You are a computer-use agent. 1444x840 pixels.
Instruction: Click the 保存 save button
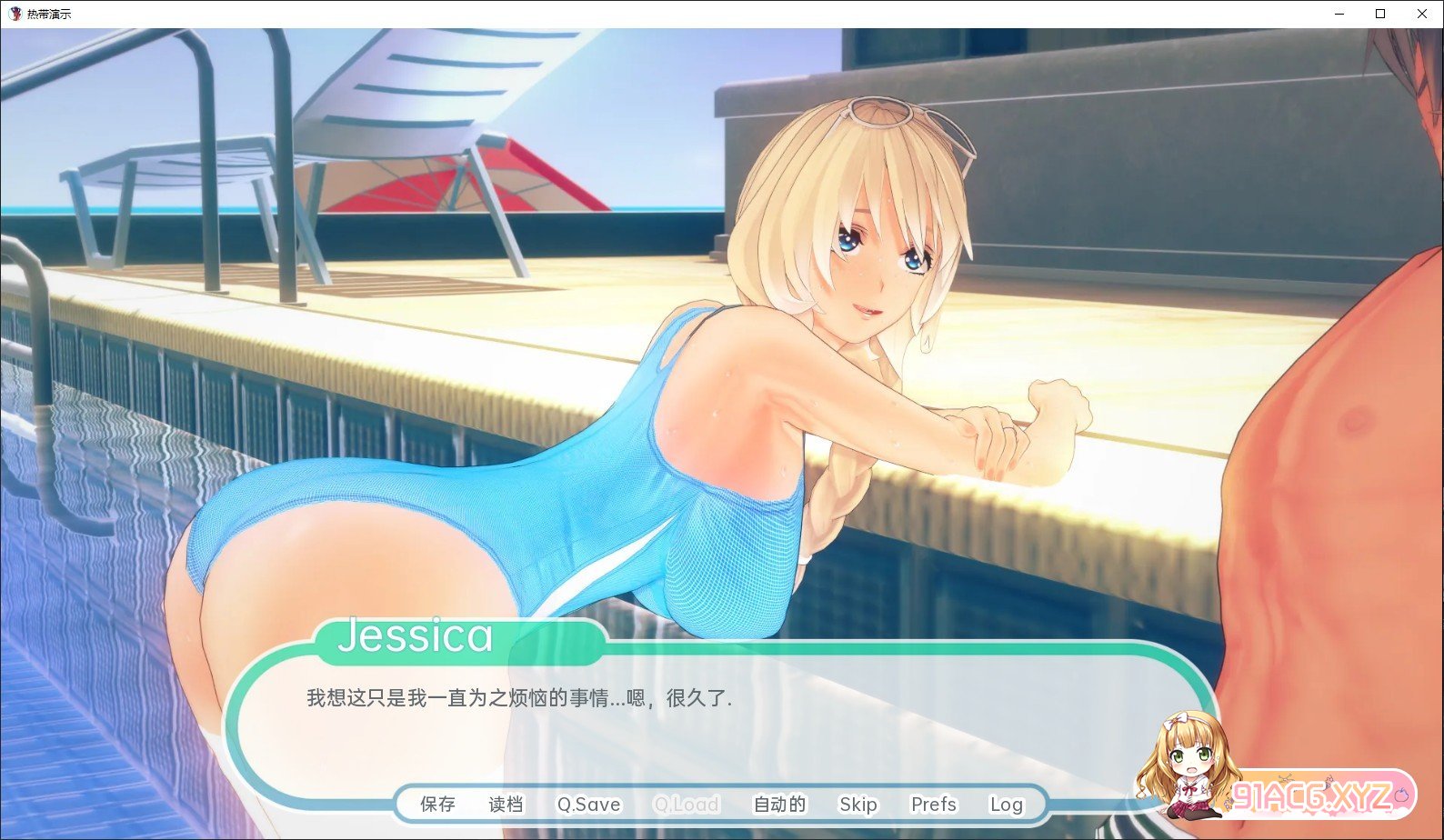tap(437, 805)
